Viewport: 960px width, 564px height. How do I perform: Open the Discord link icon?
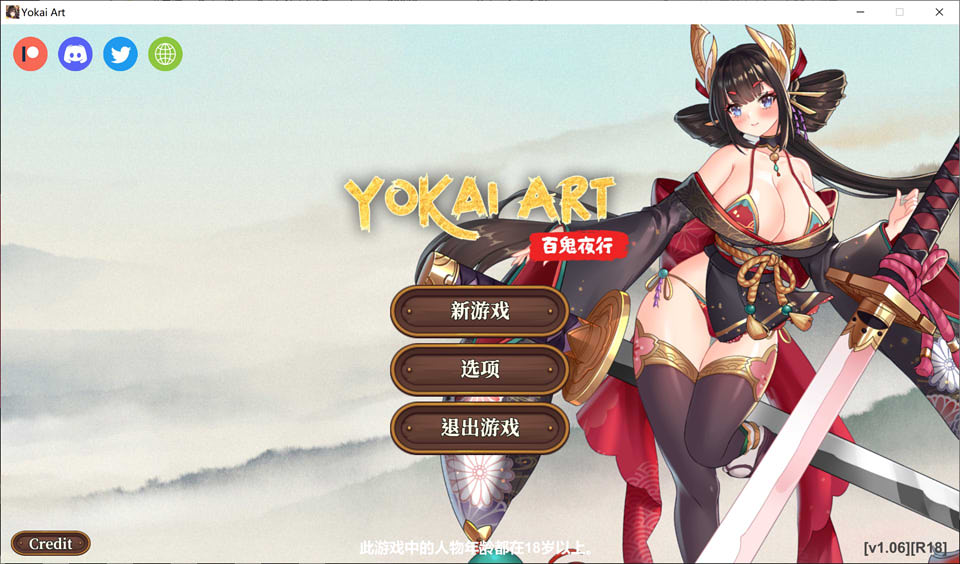tap(75, 54)
